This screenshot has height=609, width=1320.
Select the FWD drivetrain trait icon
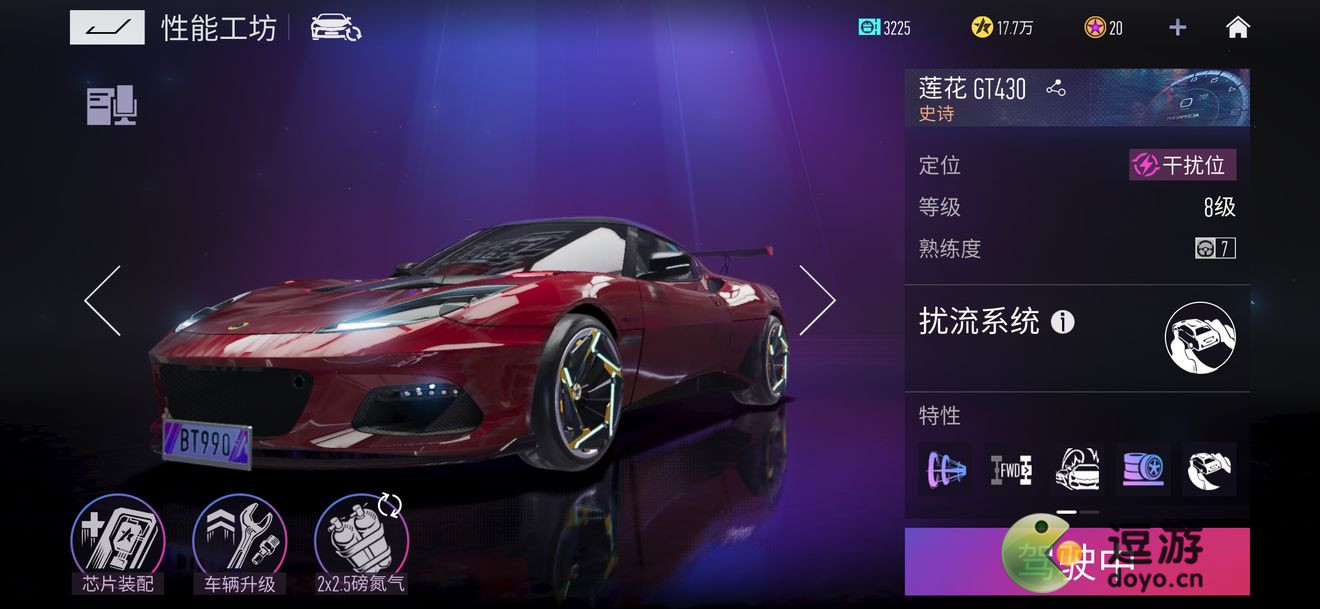(1011, 469)
